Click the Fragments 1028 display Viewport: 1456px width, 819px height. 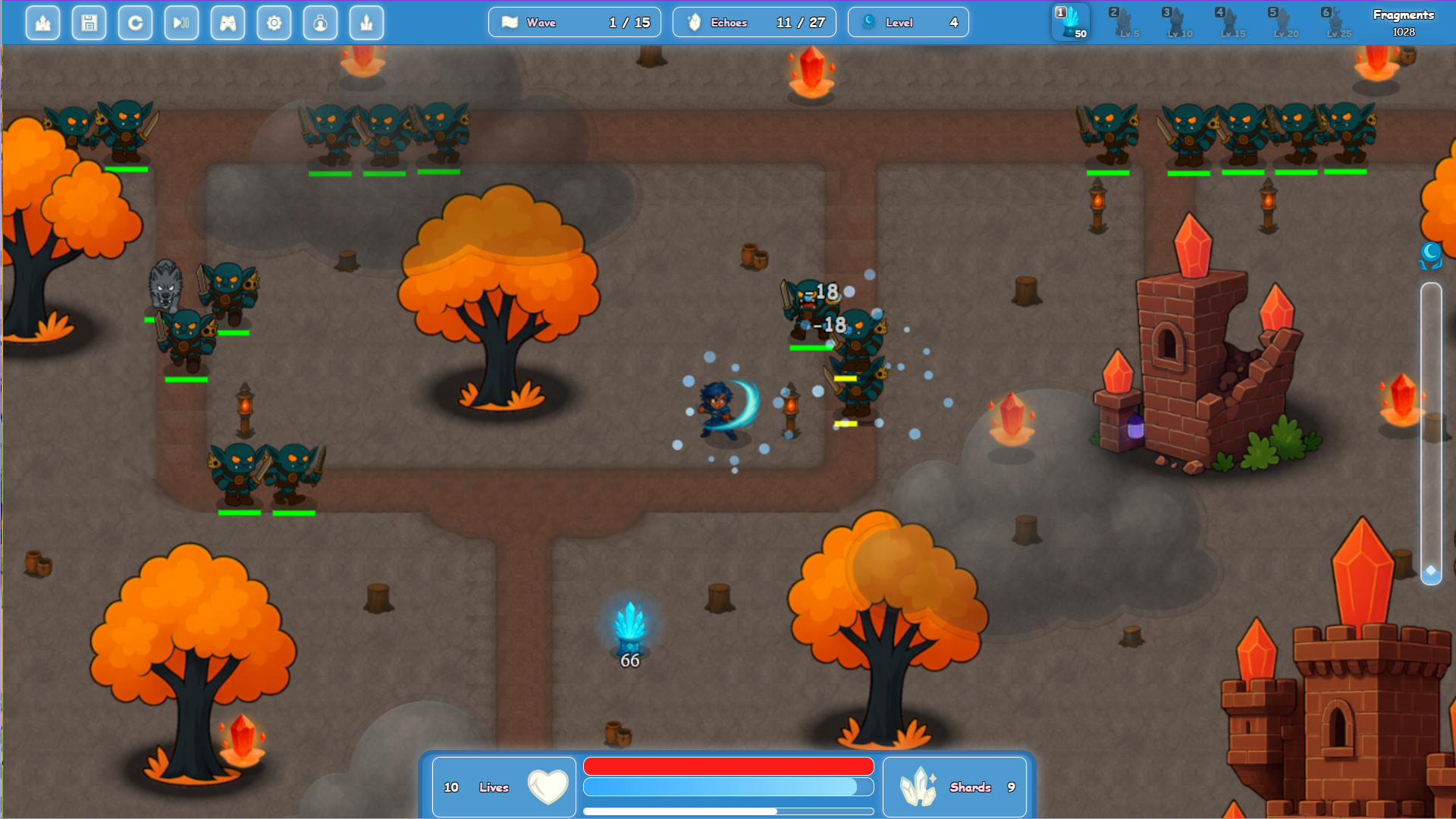click(1404, 21)
